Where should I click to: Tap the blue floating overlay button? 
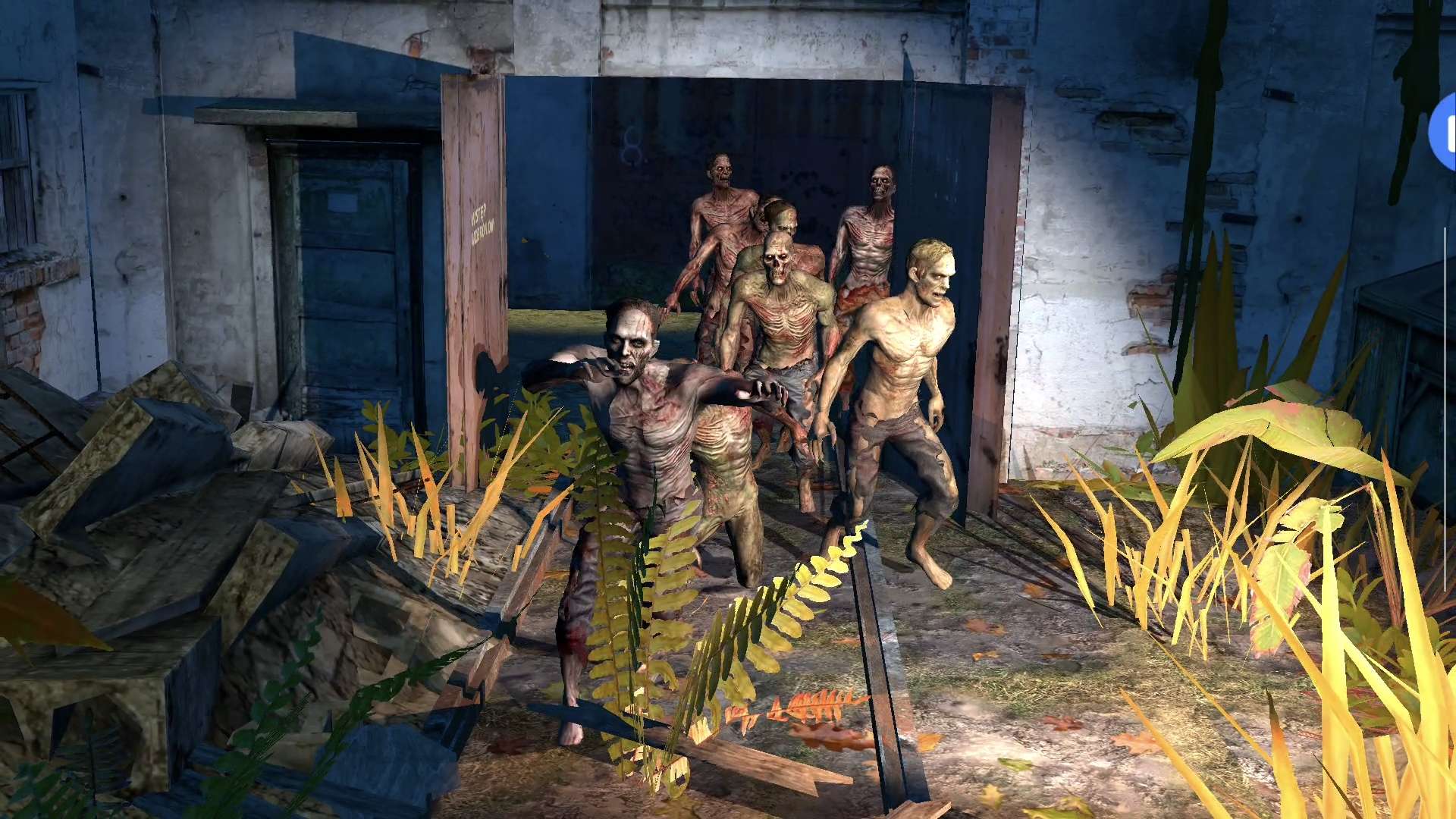coord(1445,133)
